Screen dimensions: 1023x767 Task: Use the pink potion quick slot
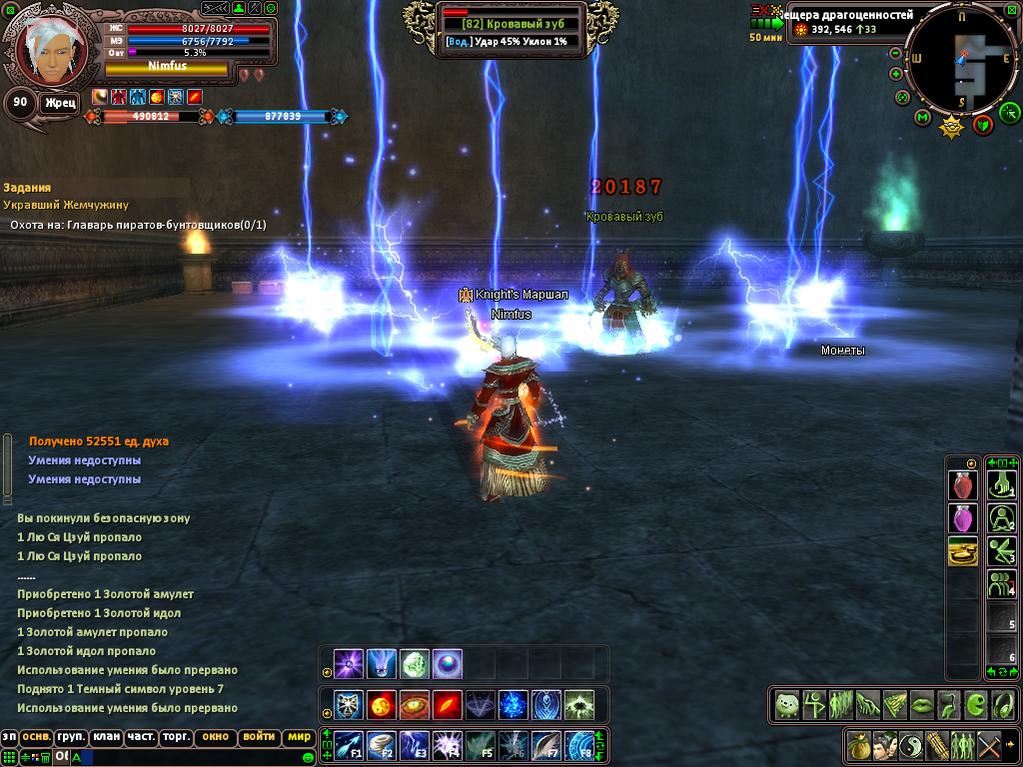tap(962, 518)
